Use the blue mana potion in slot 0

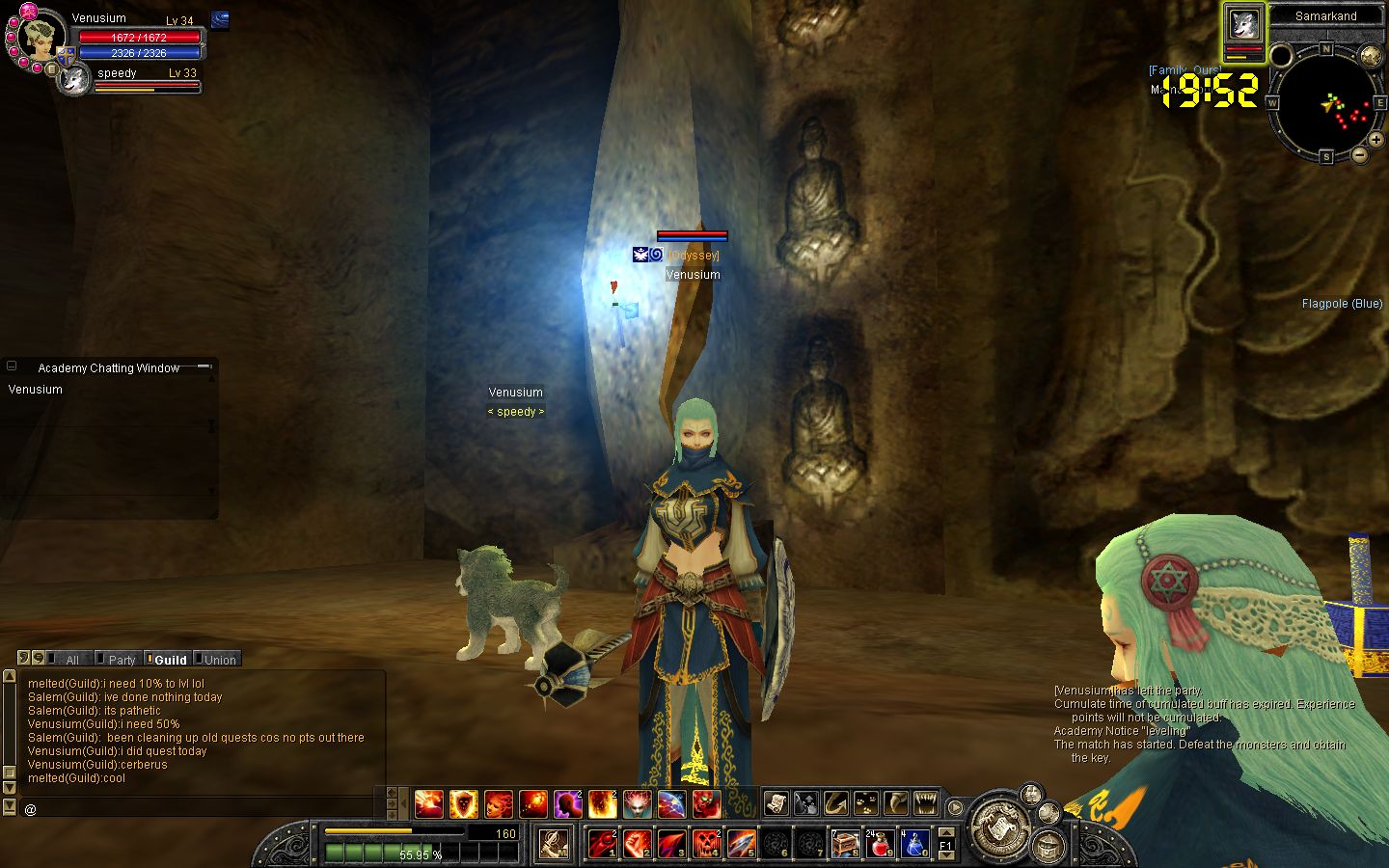click(914, 843)
